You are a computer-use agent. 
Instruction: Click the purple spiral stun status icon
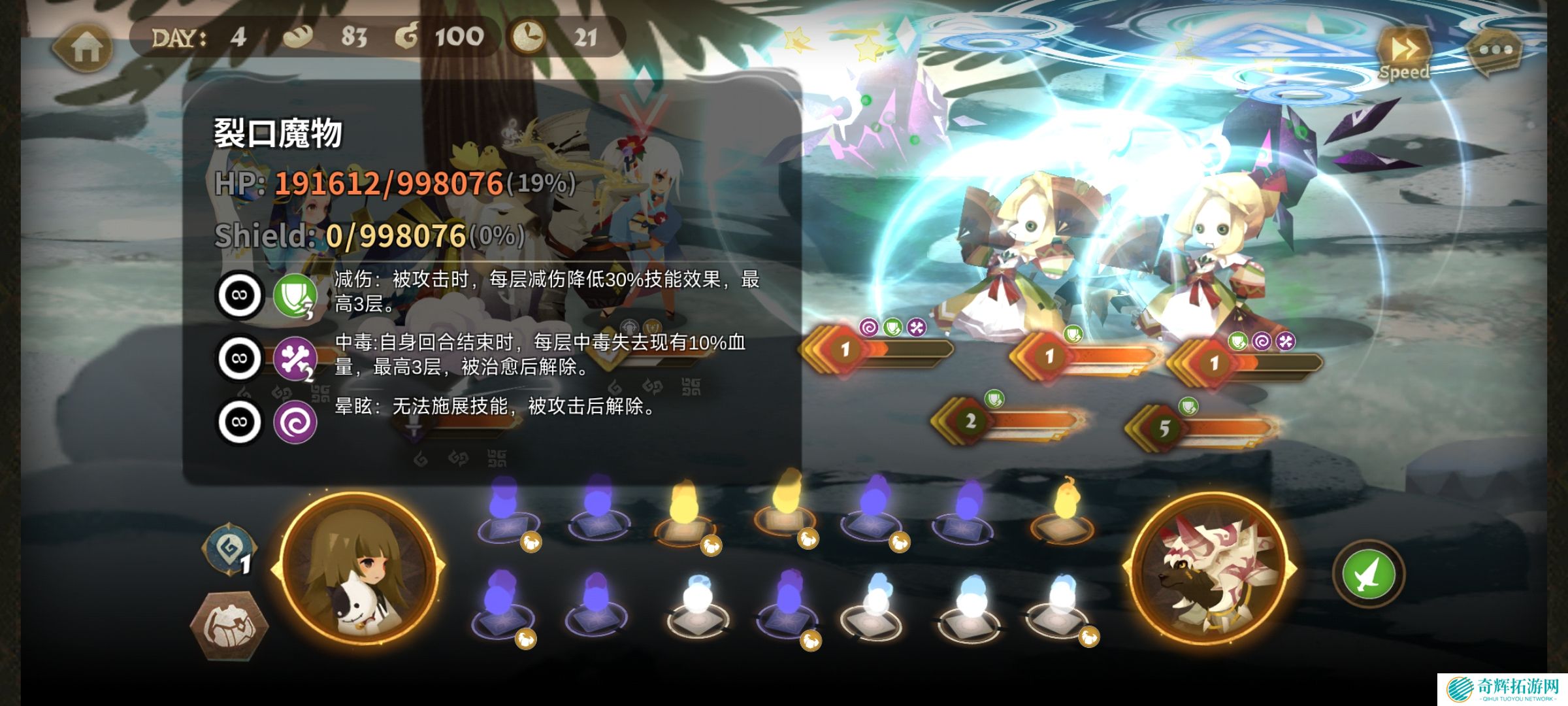click(295, 422)
